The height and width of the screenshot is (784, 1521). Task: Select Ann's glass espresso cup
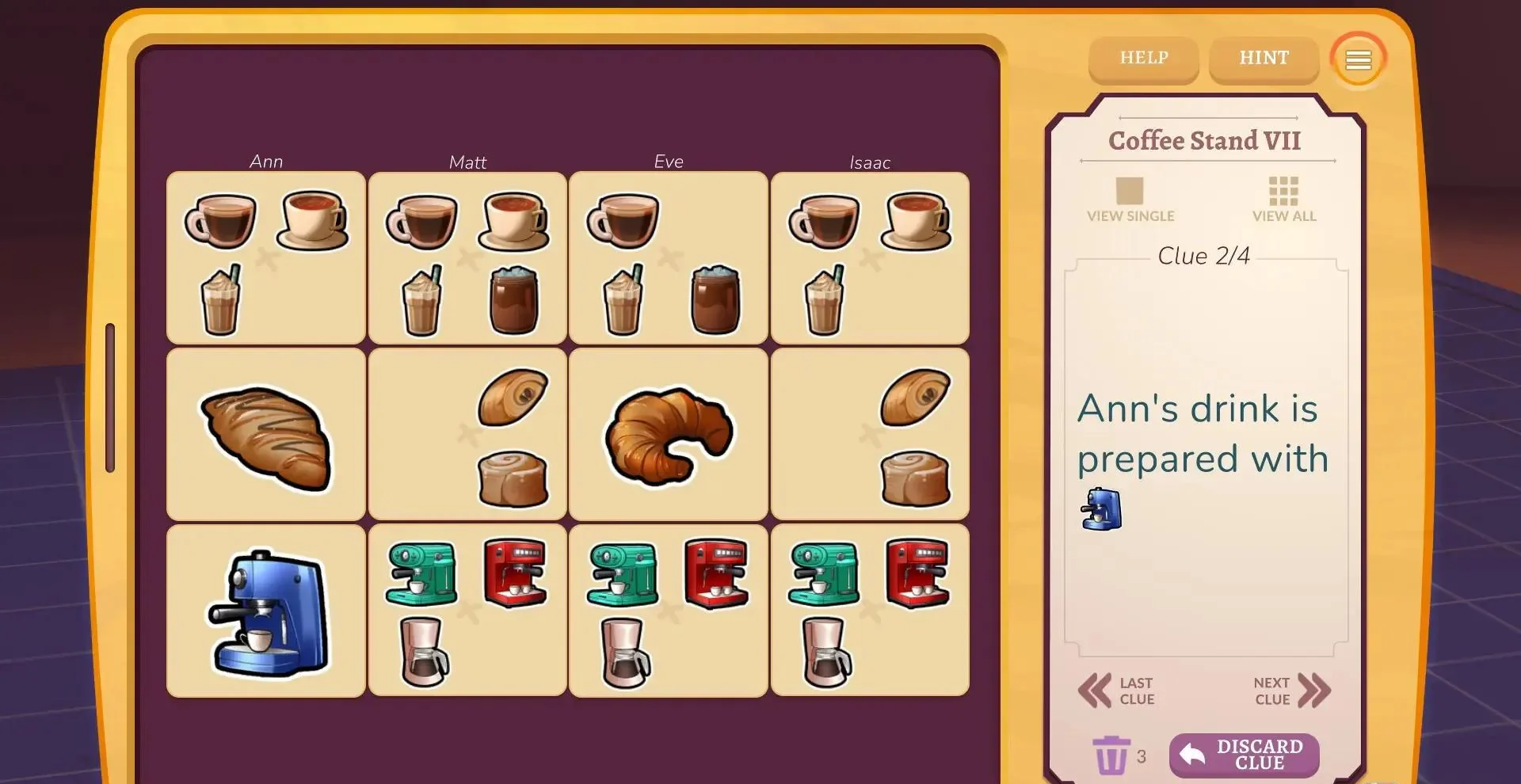click(221, 221)
